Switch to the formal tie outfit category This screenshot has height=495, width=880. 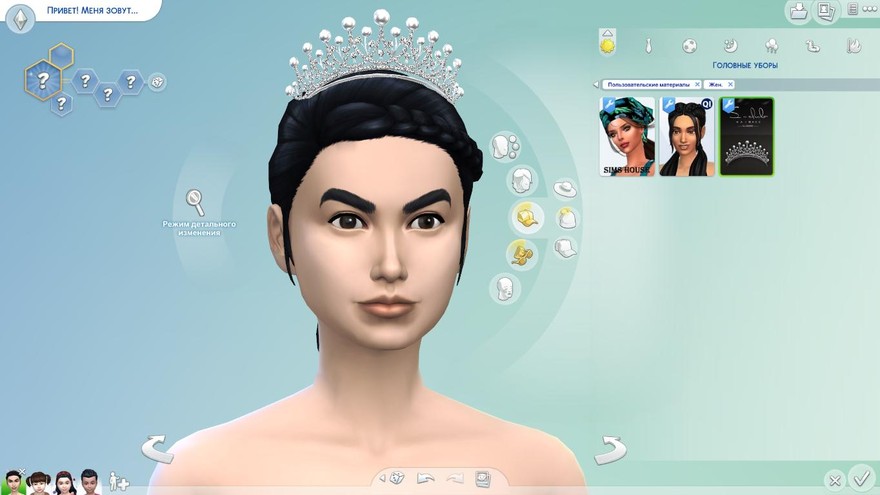click(648, 45)
